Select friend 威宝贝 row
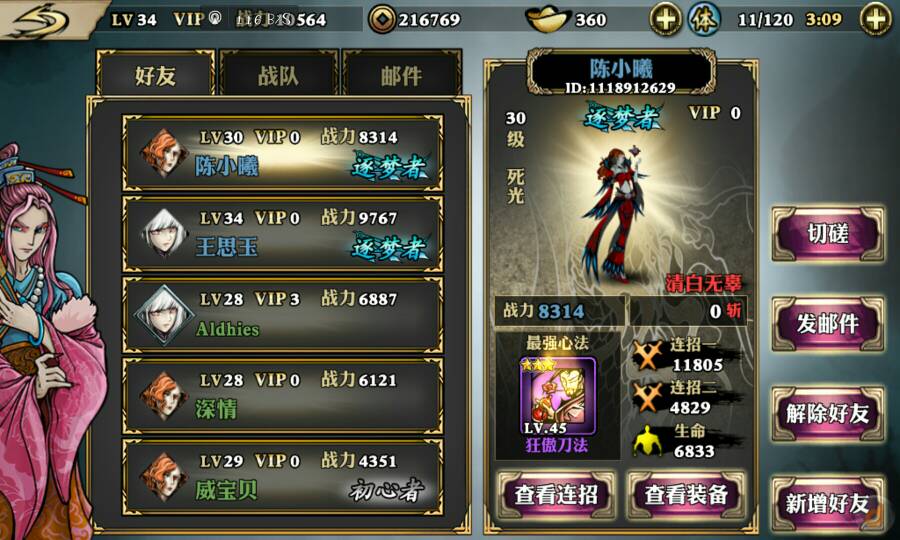This screenshot has height=540, width=900. point(282,476)
